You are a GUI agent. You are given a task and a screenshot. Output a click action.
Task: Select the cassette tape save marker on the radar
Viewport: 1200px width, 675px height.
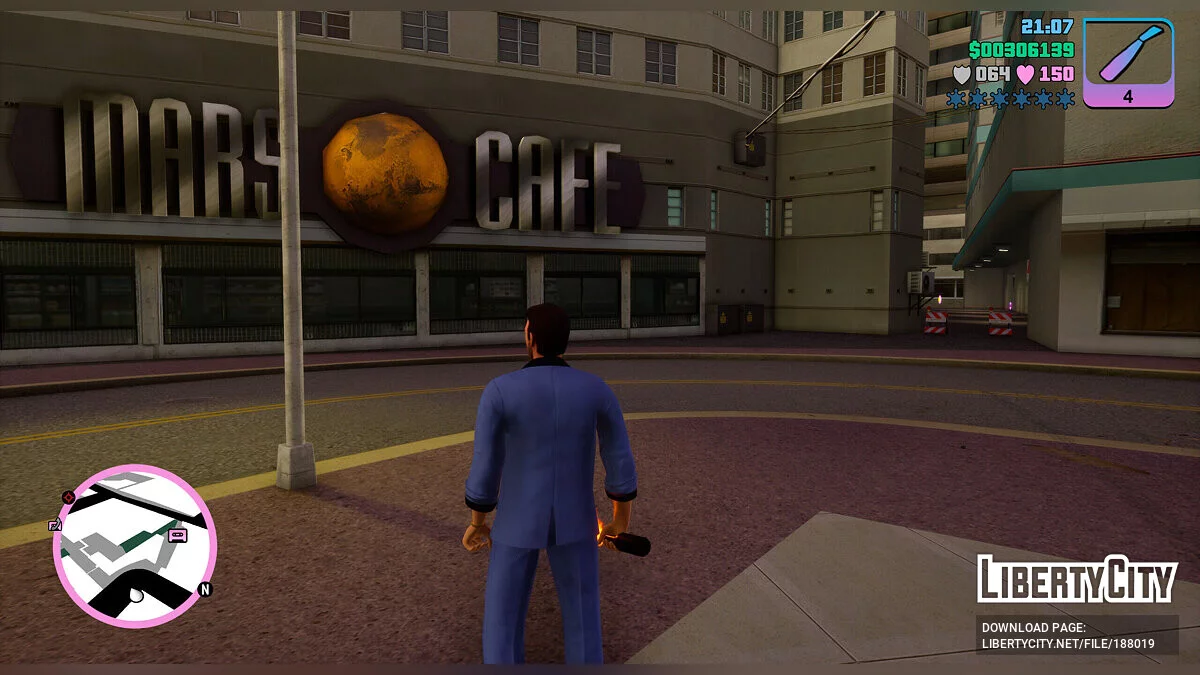(178, 536)
